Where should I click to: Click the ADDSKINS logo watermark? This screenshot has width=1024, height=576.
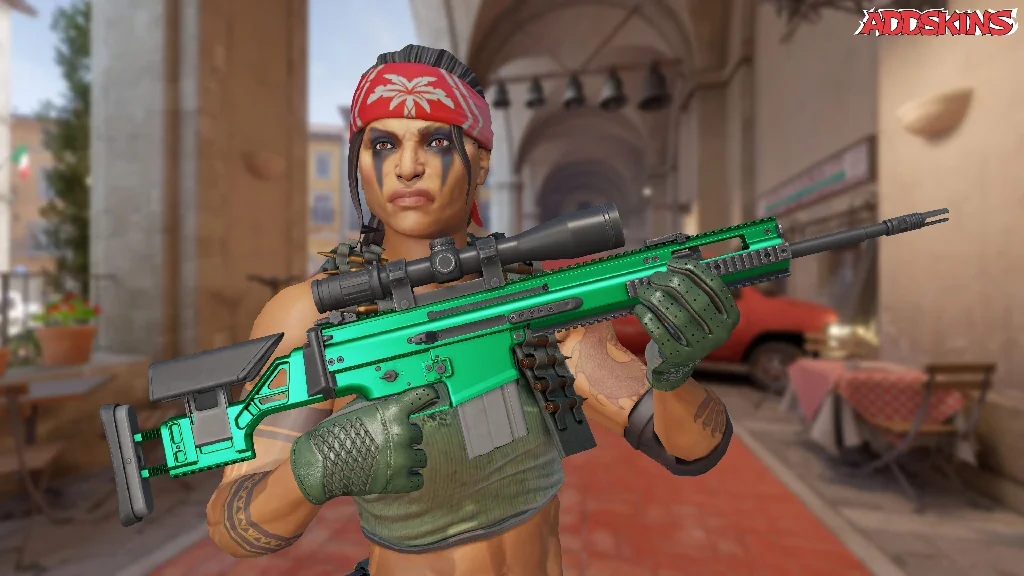click(936, 22)
